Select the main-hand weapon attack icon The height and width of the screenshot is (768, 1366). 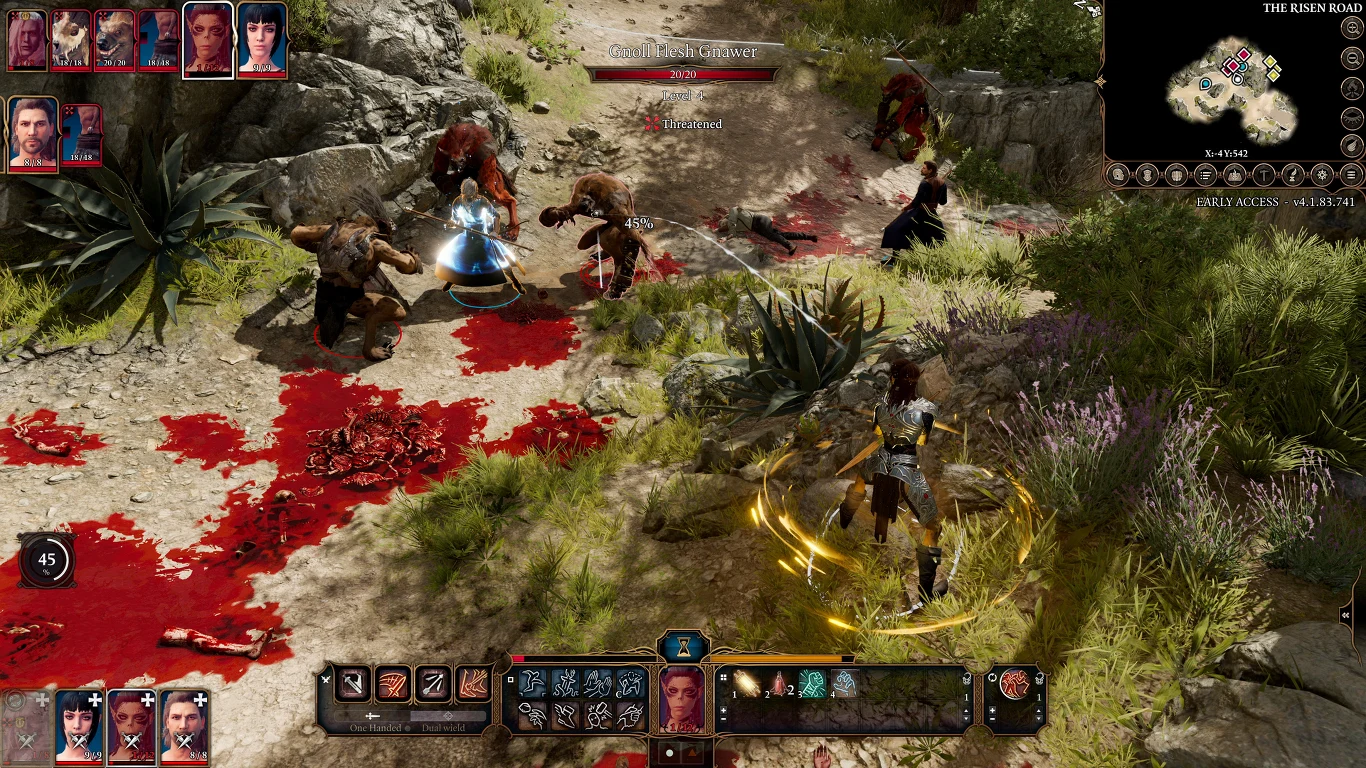352,684
